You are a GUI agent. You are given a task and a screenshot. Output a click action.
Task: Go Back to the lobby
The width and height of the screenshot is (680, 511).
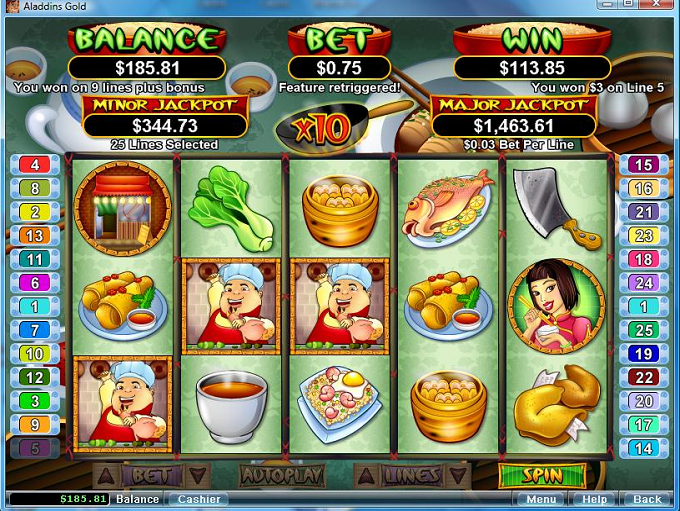click(x=647, y=499)
